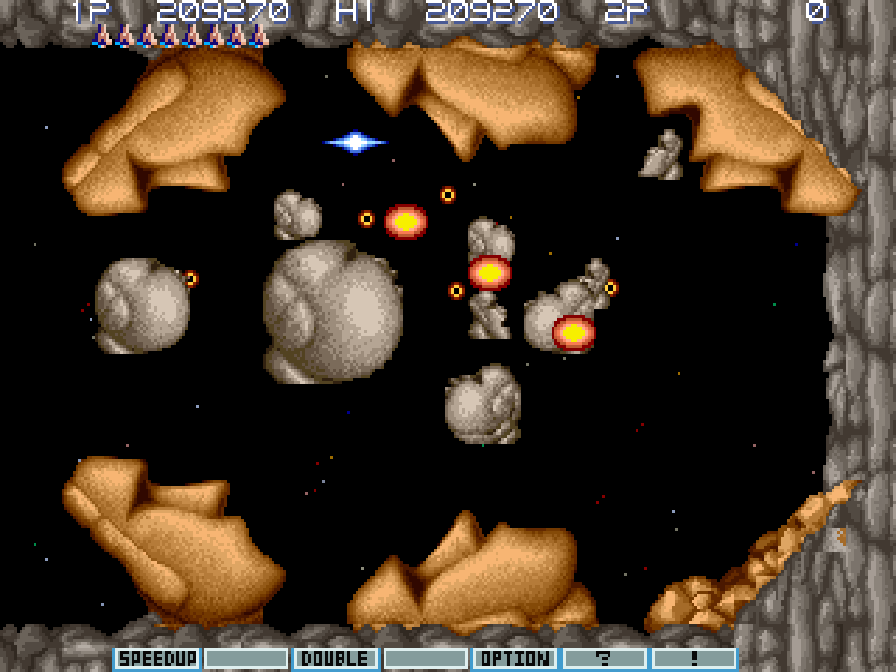The width and height of the screenshot is (896, 672).
Task: Select the SPEEDUP power-up slot
Action: click(157, 658)
